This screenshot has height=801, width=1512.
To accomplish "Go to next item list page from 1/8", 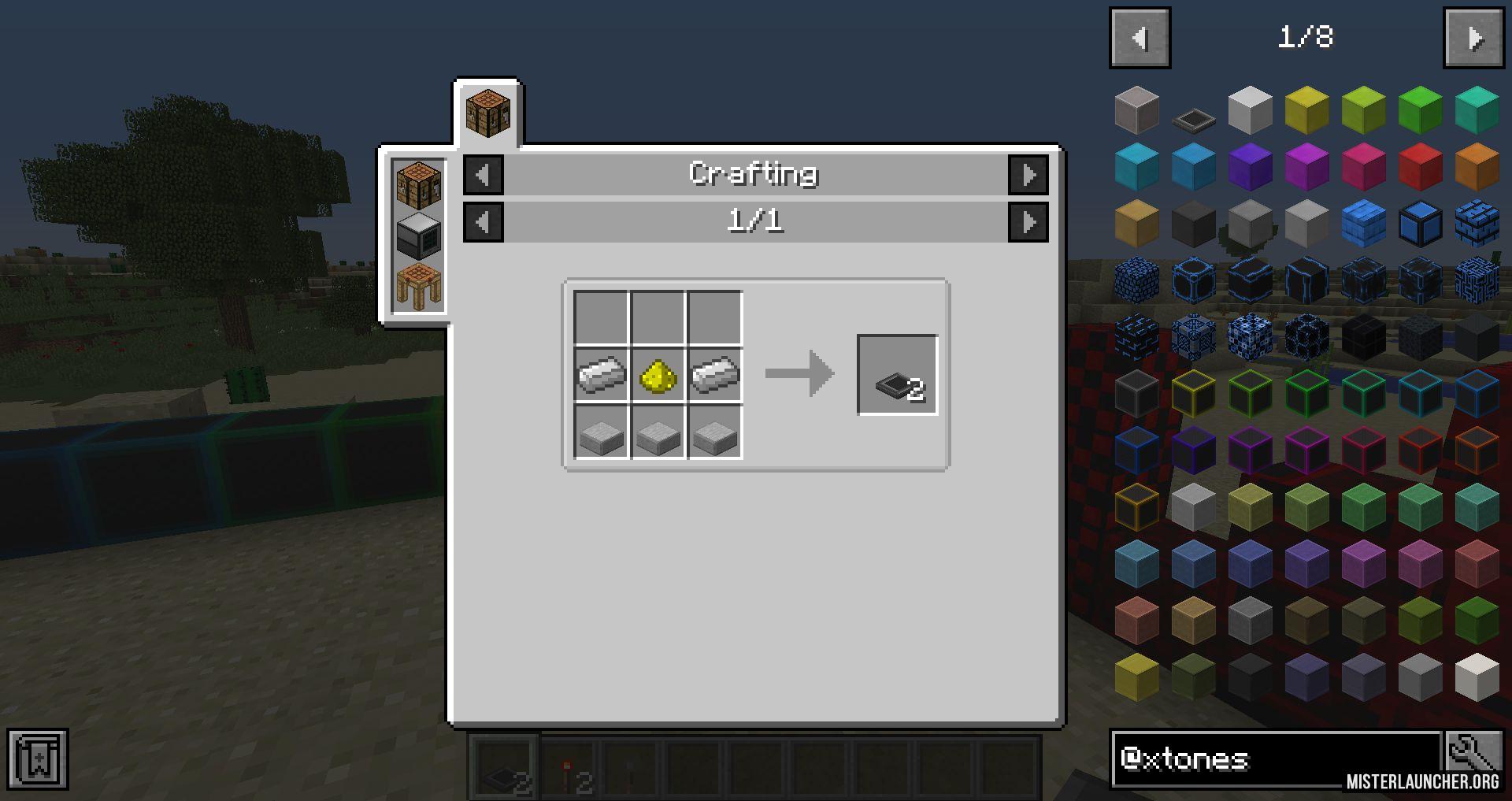I will point(1473,36).
